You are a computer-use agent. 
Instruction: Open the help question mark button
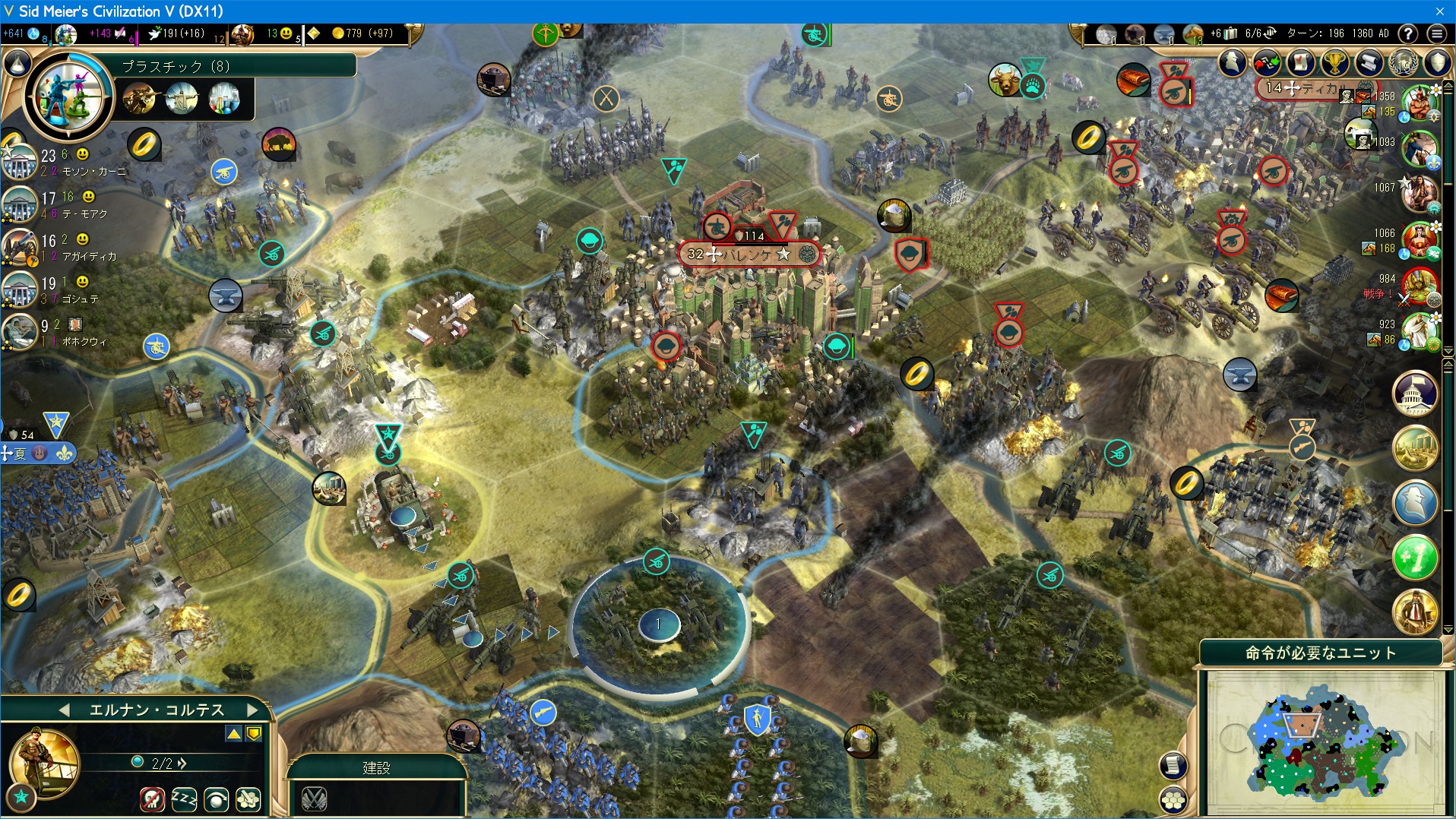click(x=1407, y=34)
